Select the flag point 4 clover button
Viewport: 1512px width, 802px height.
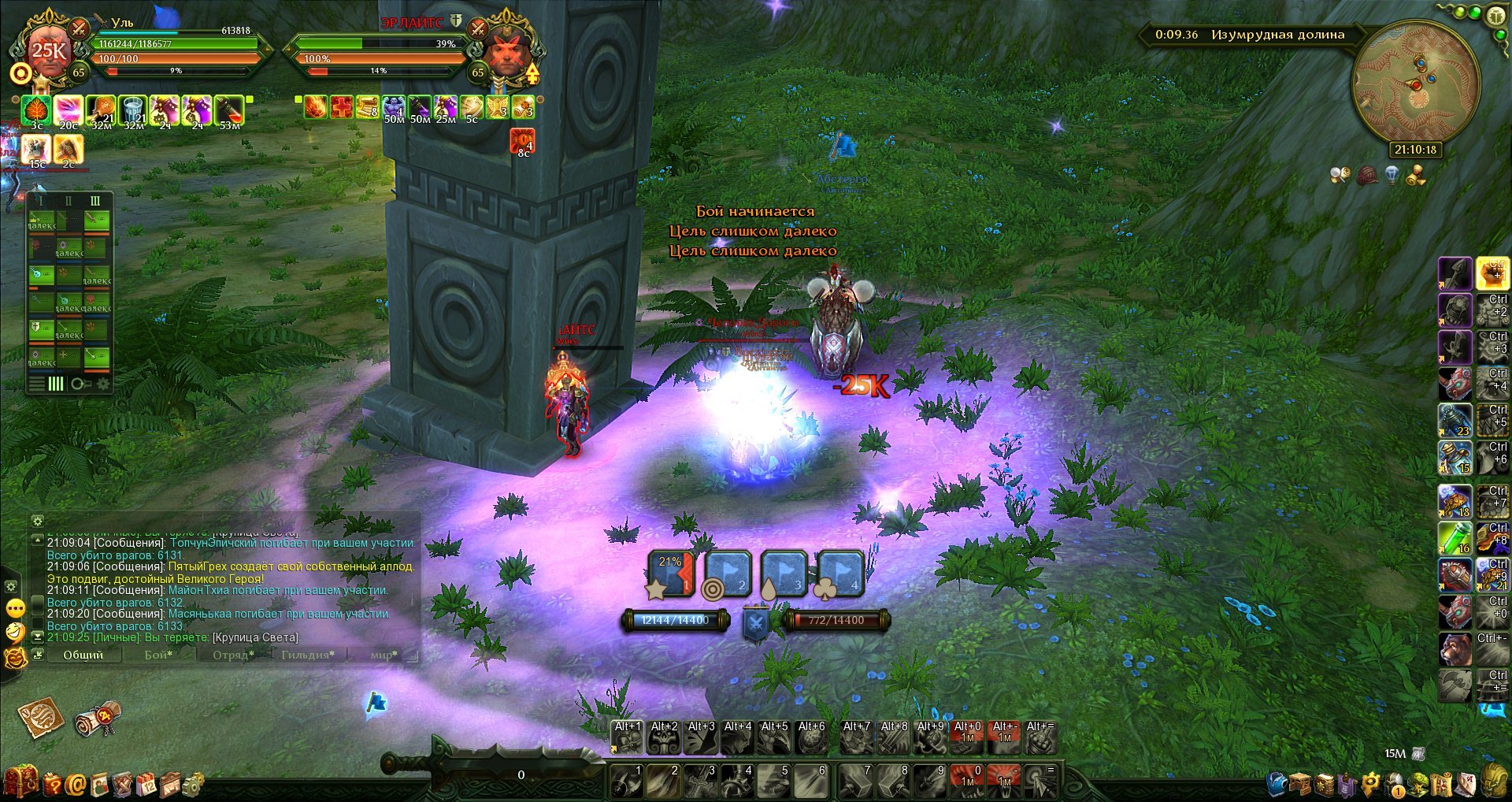pos(841,574)
